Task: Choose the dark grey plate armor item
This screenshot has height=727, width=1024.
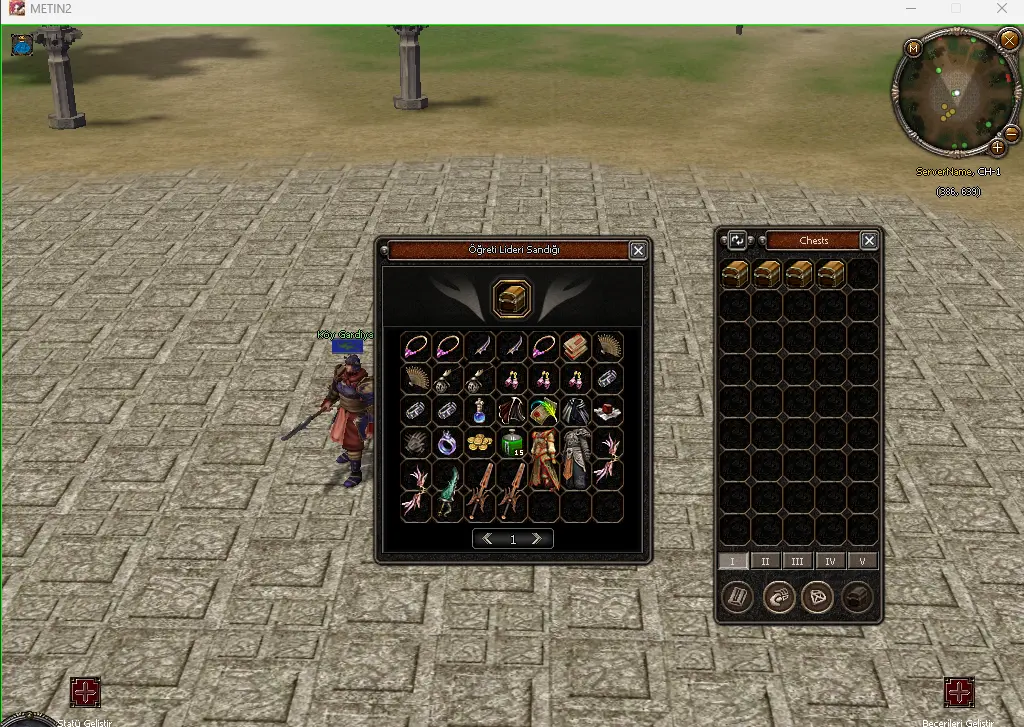Action: (x=576, y=458)
